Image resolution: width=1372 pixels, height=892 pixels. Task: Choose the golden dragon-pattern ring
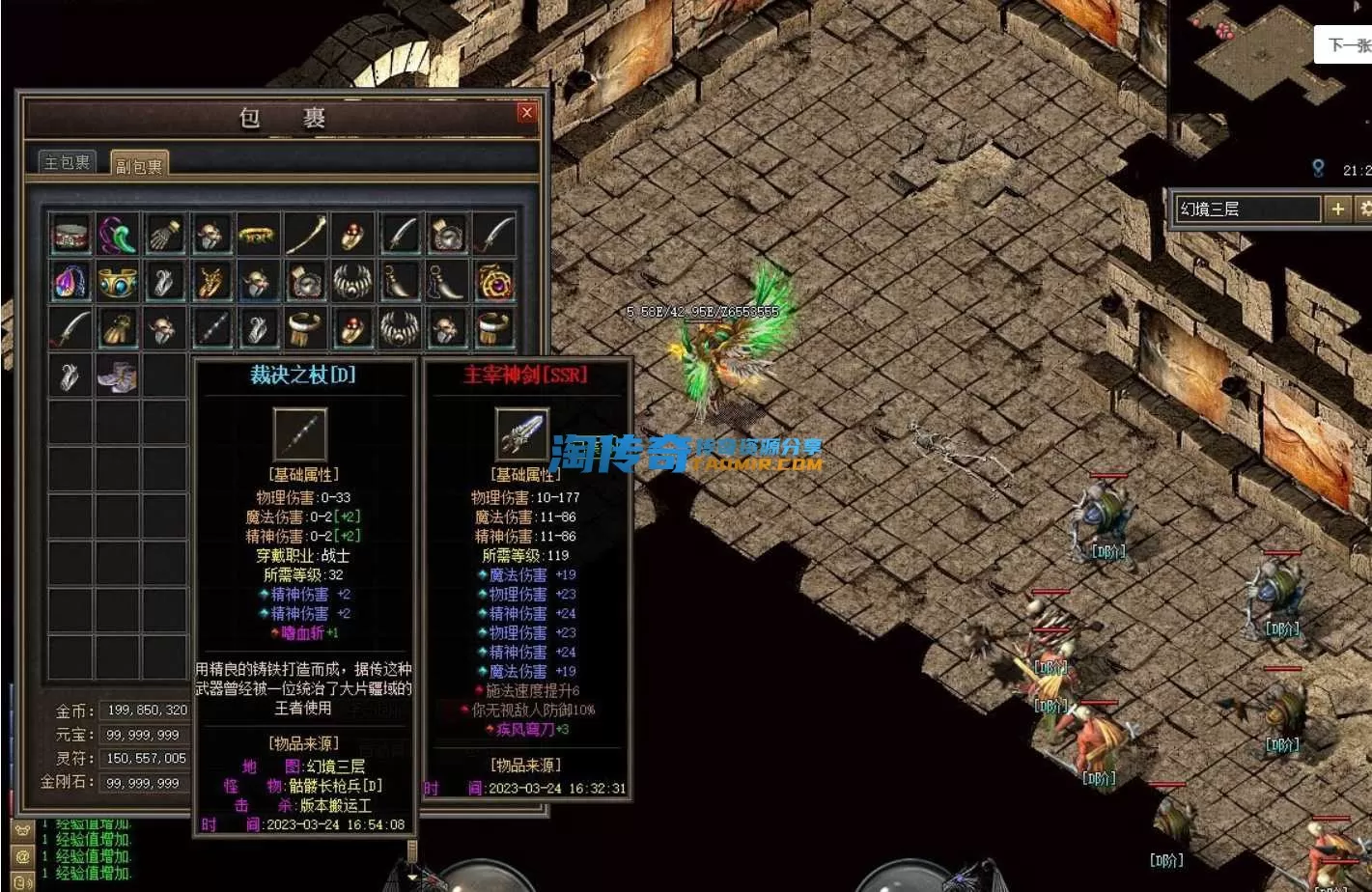pos(210,282)
